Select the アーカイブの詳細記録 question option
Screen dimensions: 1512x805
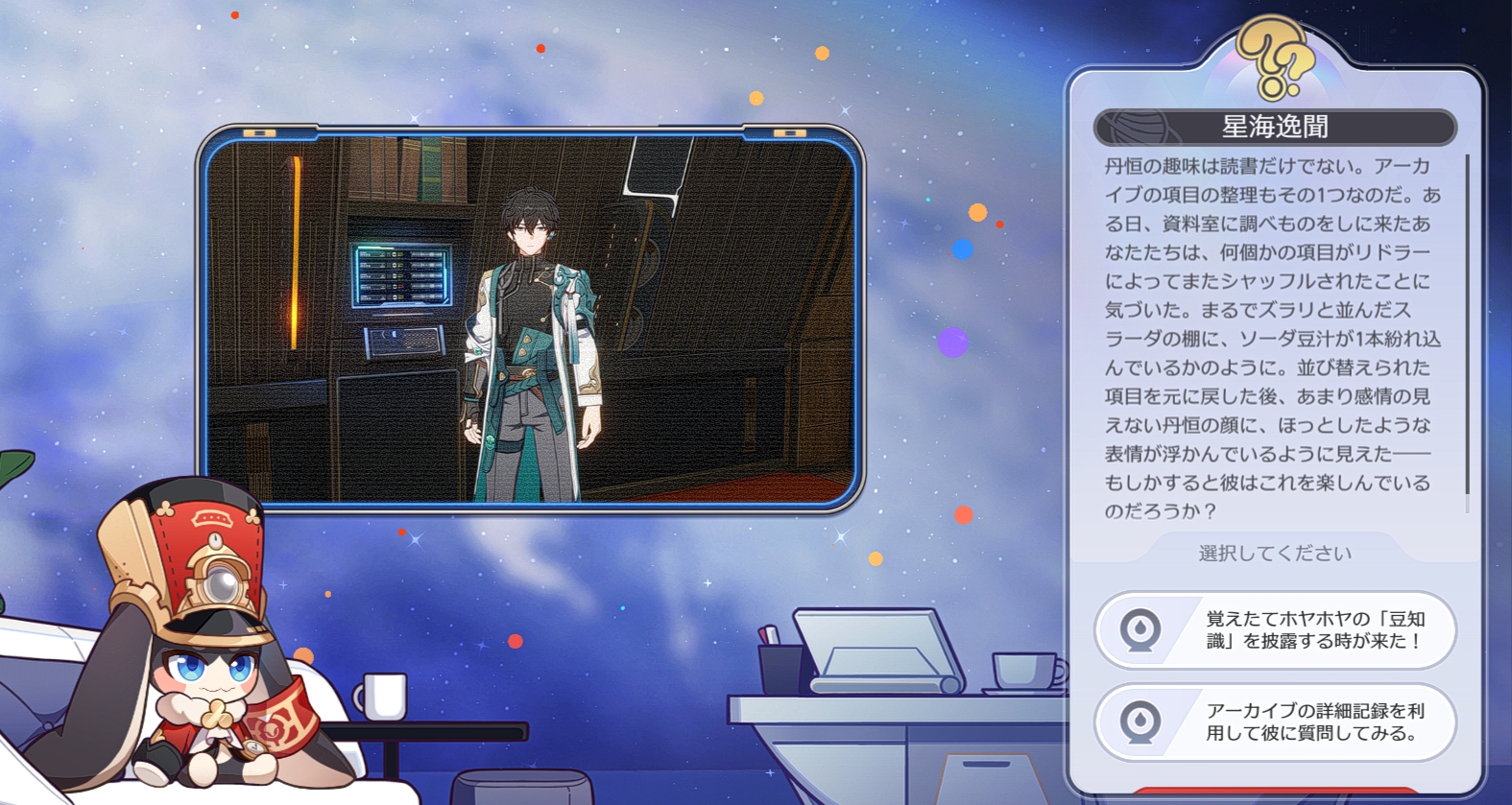1276,722
